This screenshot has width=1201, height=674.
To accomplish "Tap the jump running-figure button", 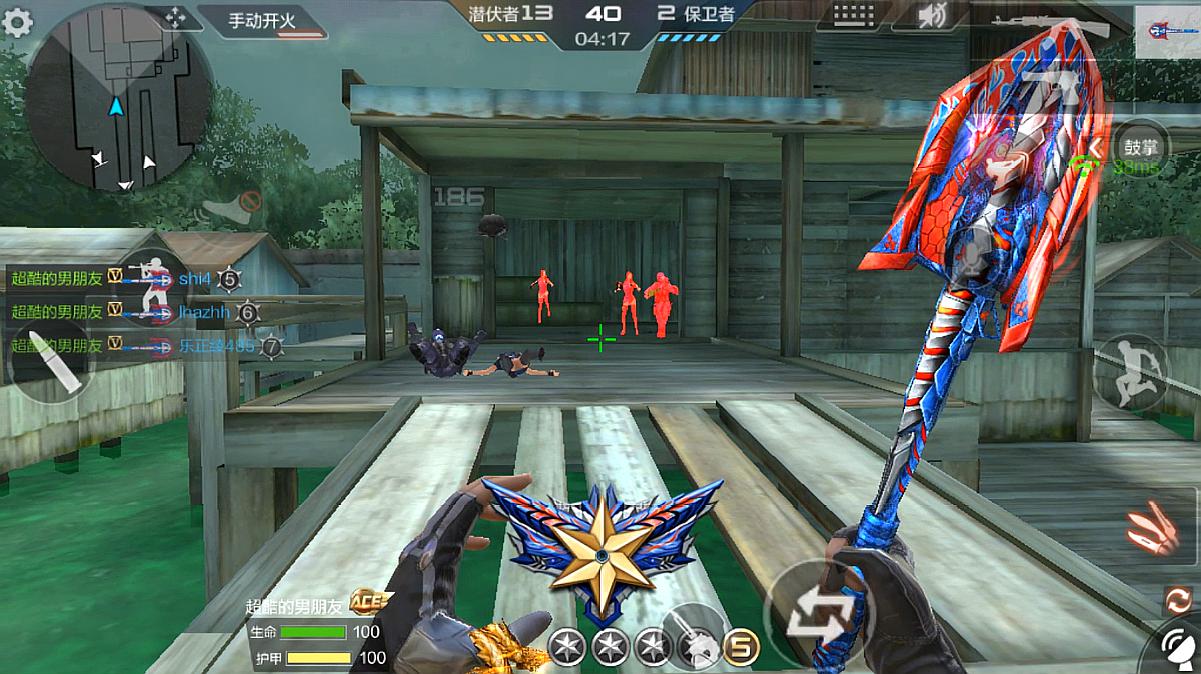I will point(1131,370).
